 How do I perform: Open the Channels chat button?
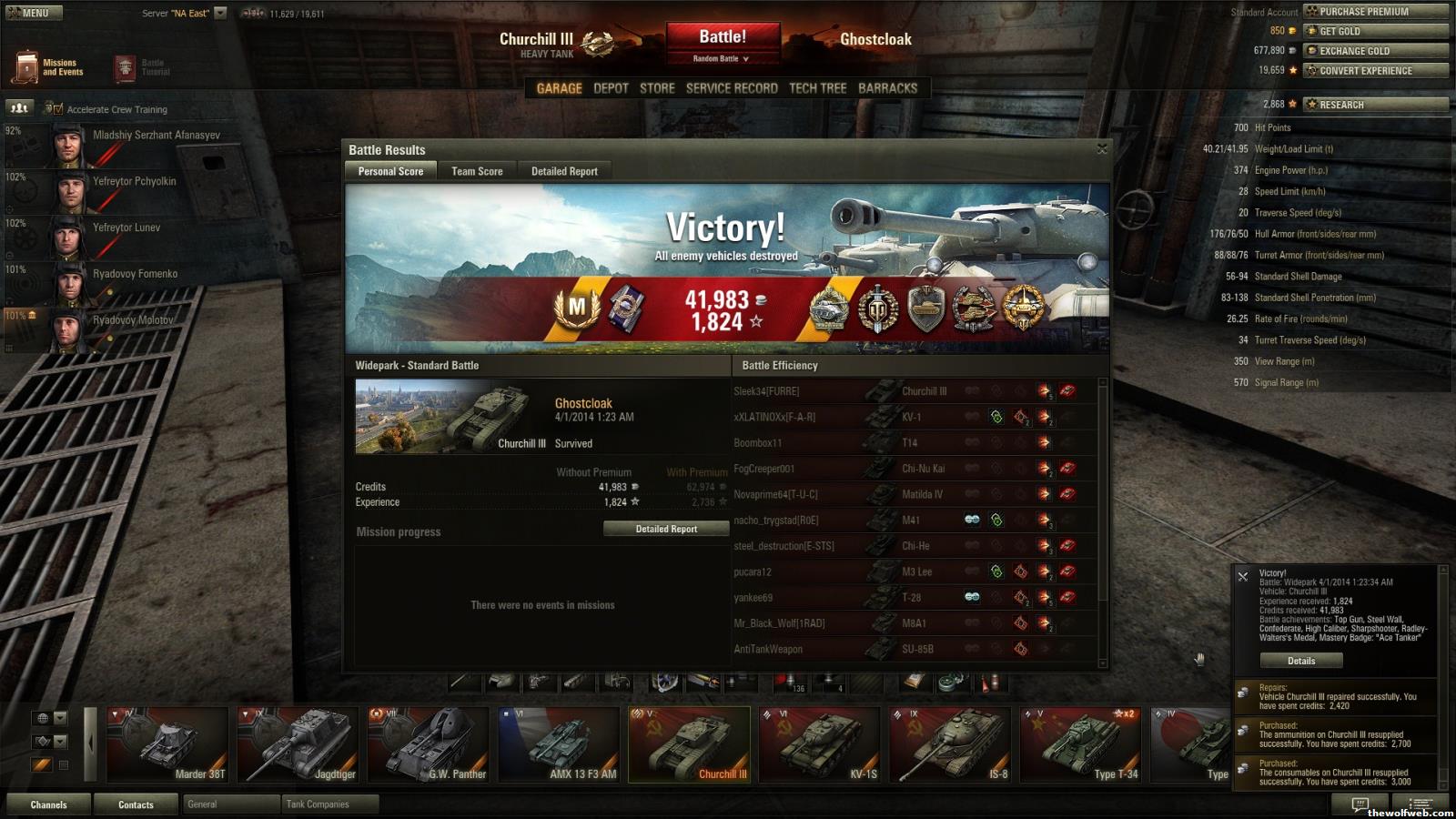click(48, 804)
